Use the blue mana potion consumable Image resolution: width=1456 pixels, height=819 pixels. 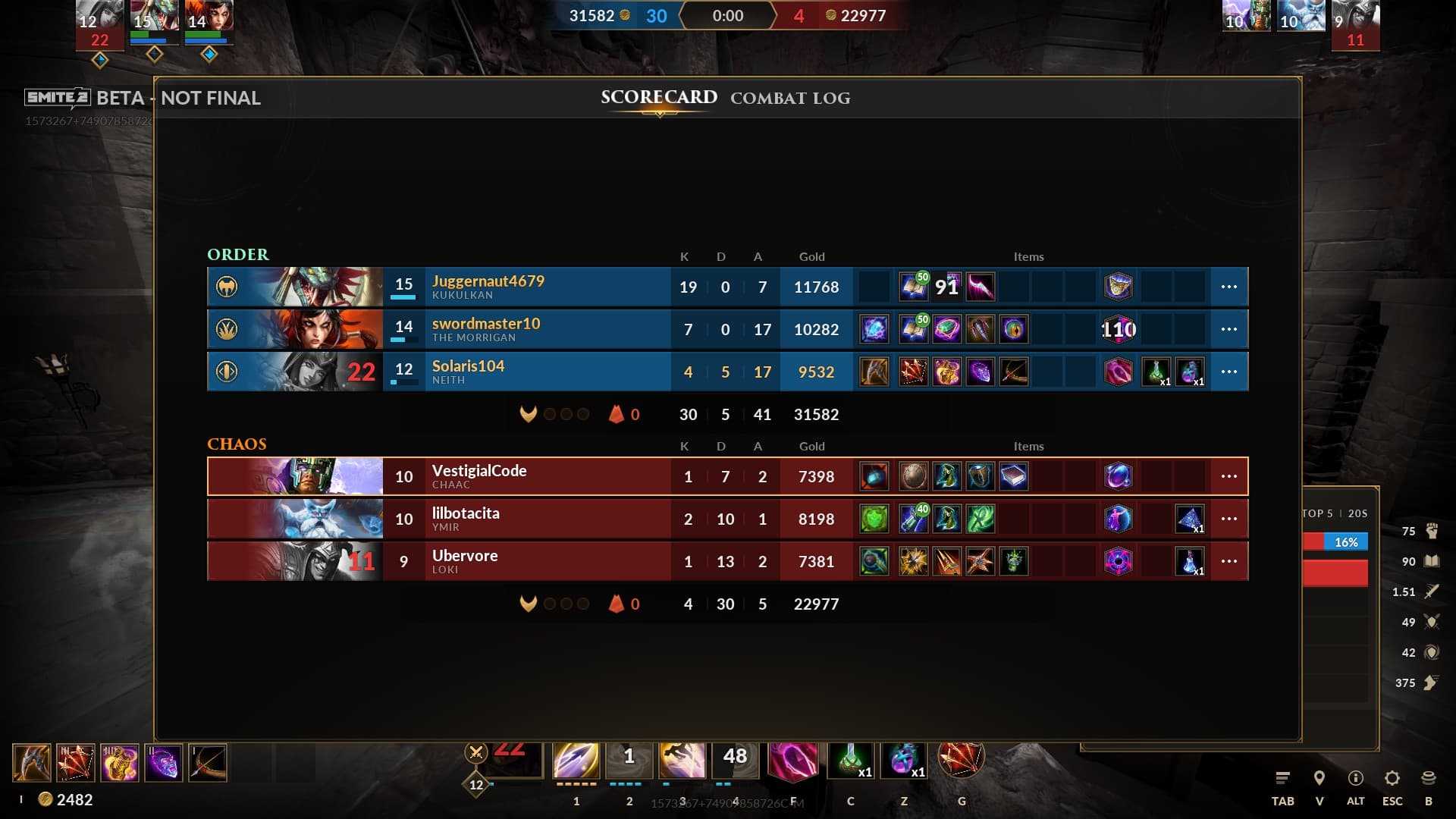(903, 760)
